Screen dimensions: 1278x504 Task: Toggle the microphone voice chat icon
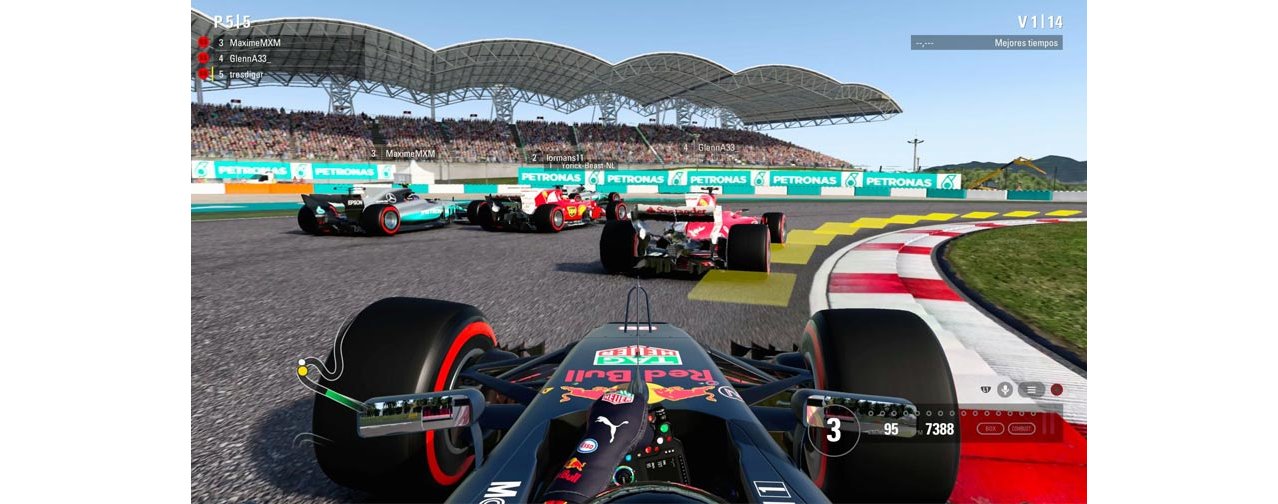tap(1004, 390)
